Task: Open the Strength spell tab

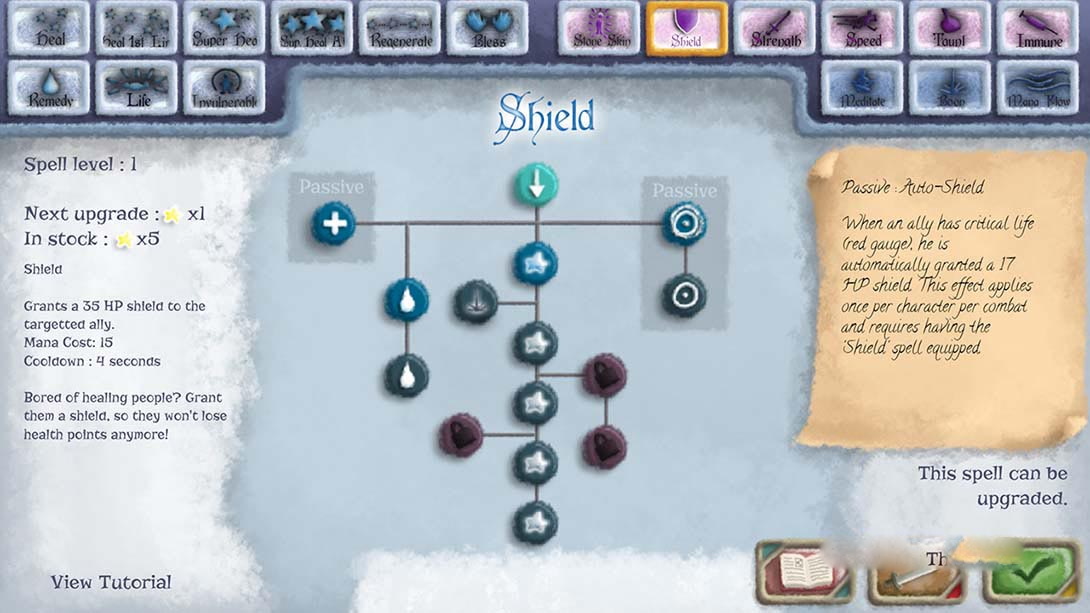Action: [774, 28]
